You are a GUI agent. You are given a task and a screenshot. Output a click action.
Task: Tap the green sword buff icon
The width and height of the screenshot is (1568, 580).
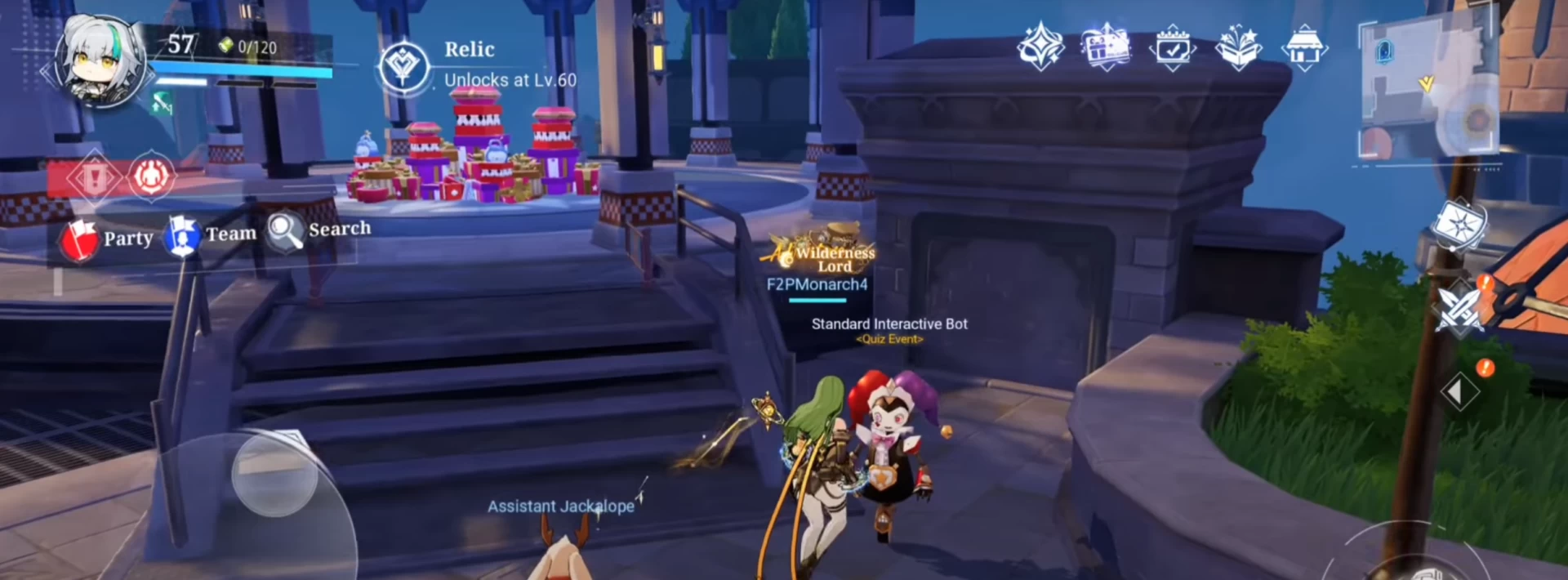[162, 104]
